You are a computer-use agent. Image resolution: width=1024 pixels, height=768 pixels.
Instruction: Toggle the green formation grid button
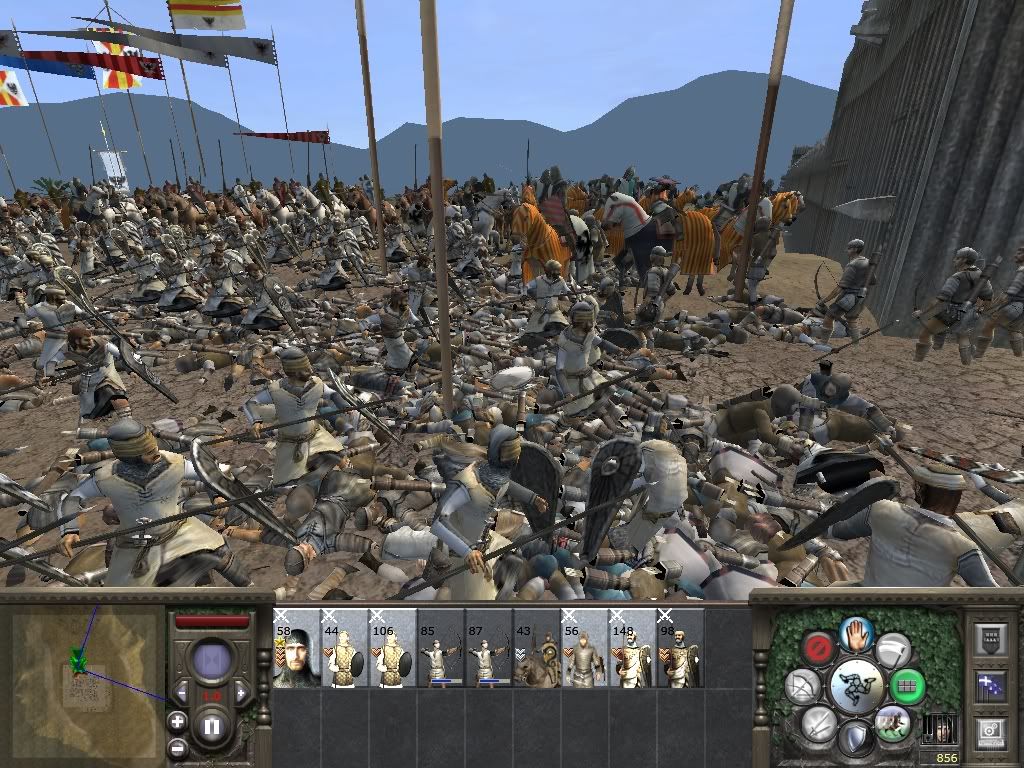[x=908, y=687]
